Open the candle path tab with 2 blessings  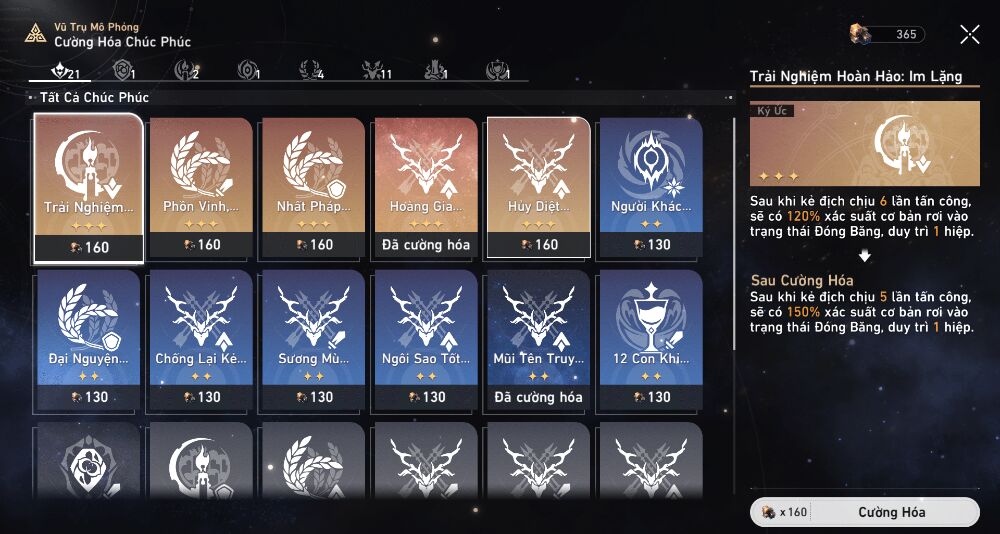[x=187, y=71]
